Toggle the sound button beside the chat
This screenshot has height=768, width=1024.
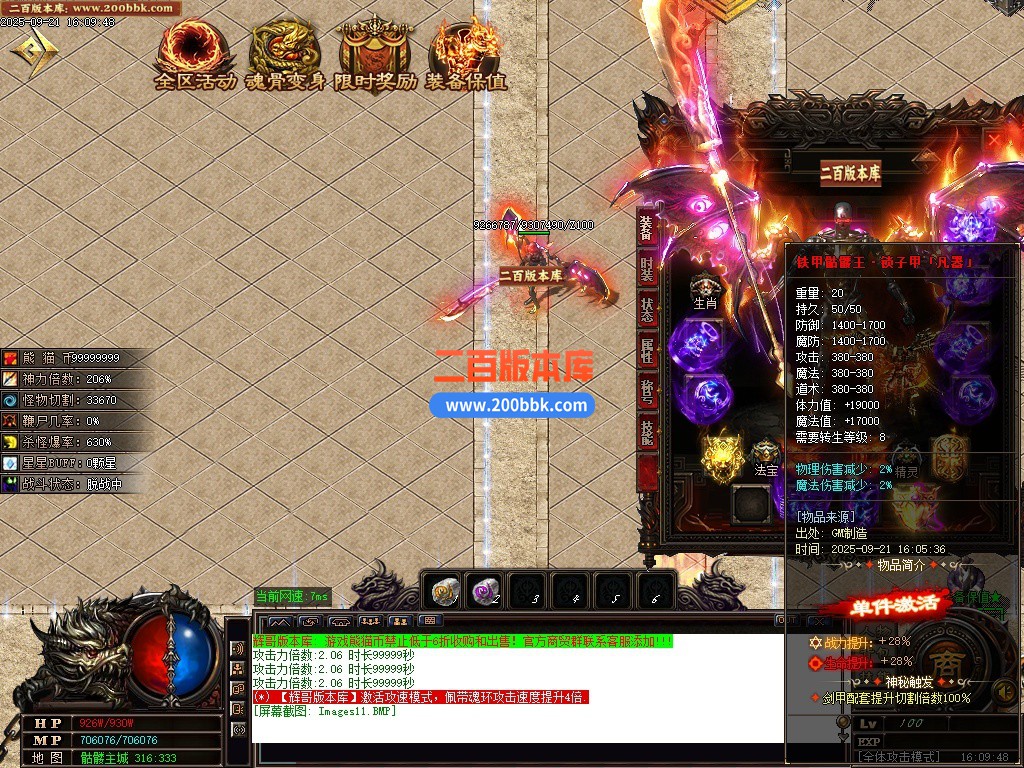pyautogui.click(x=238, y=649)
